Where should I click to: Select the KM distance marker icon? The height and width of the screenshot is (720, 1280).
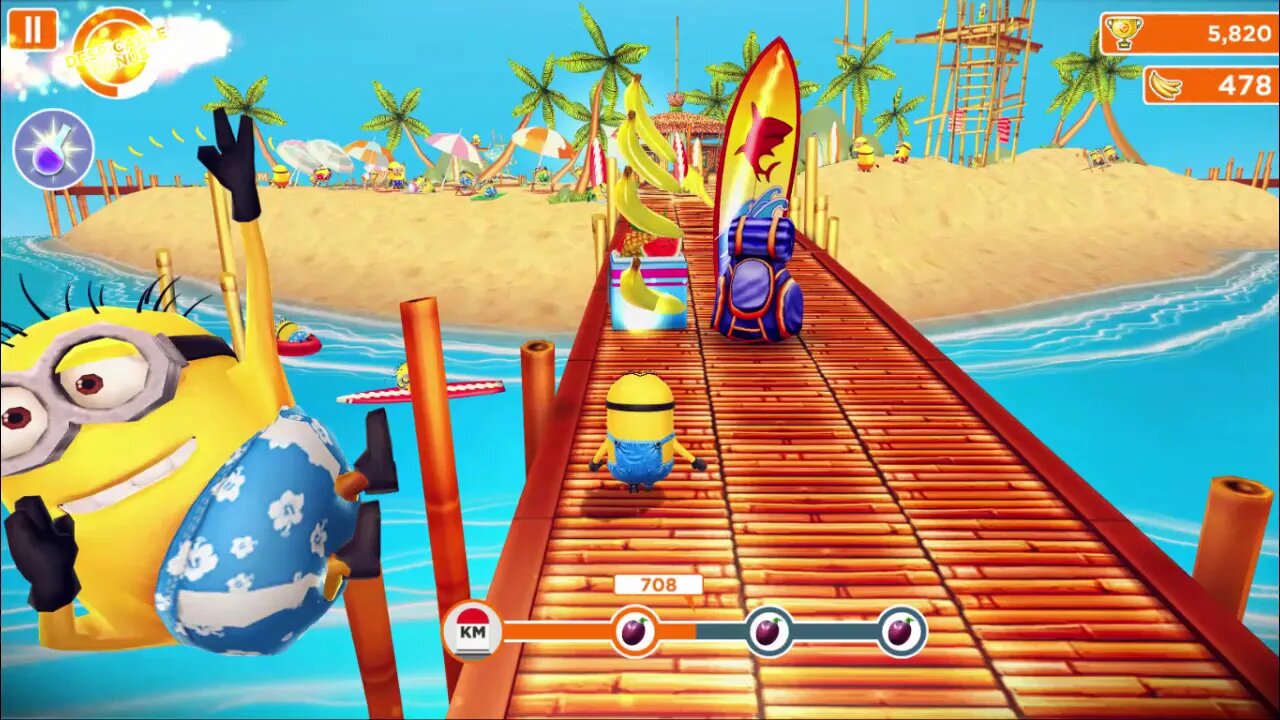474,629
